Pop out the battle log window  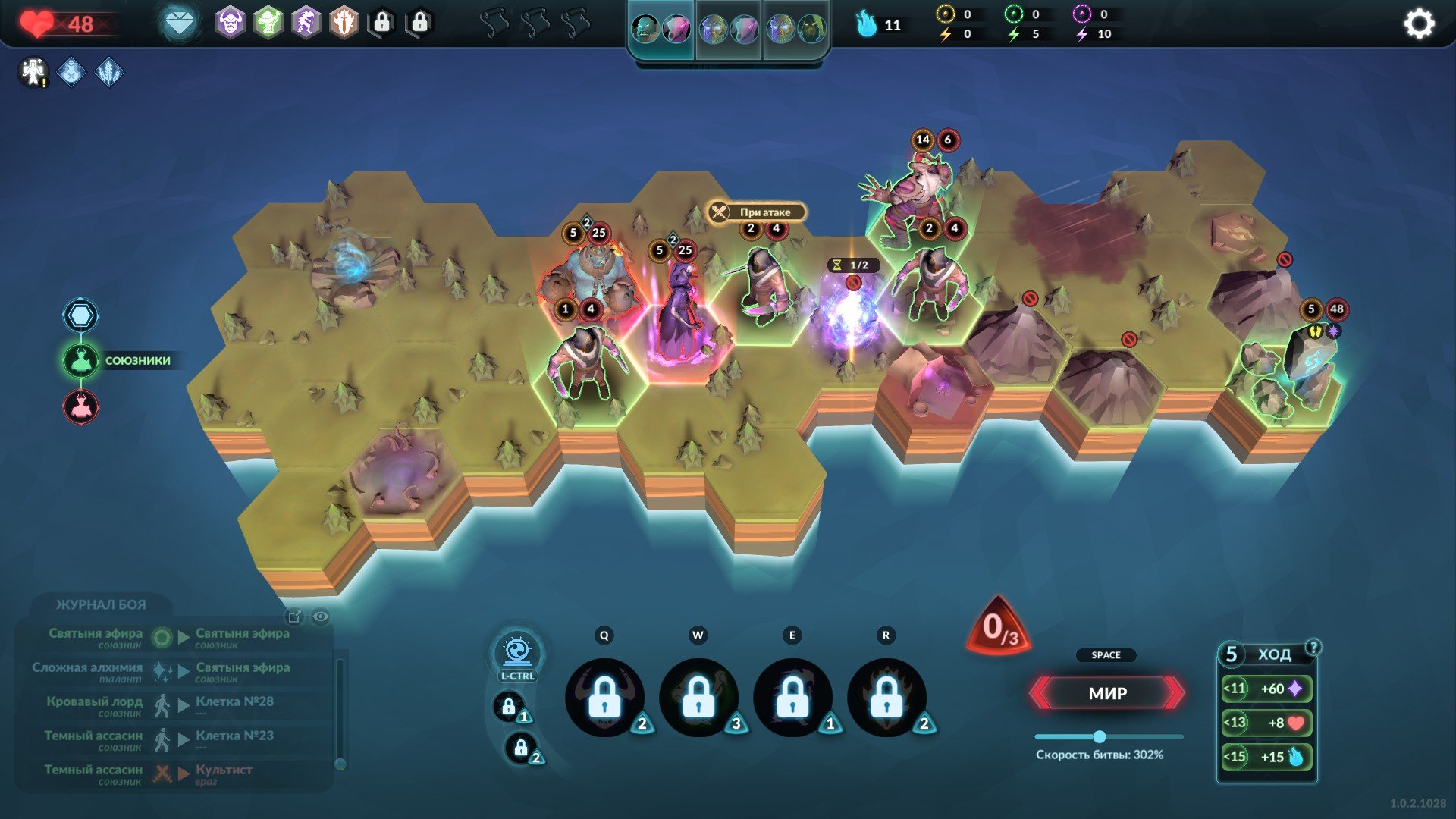(295, 617)
